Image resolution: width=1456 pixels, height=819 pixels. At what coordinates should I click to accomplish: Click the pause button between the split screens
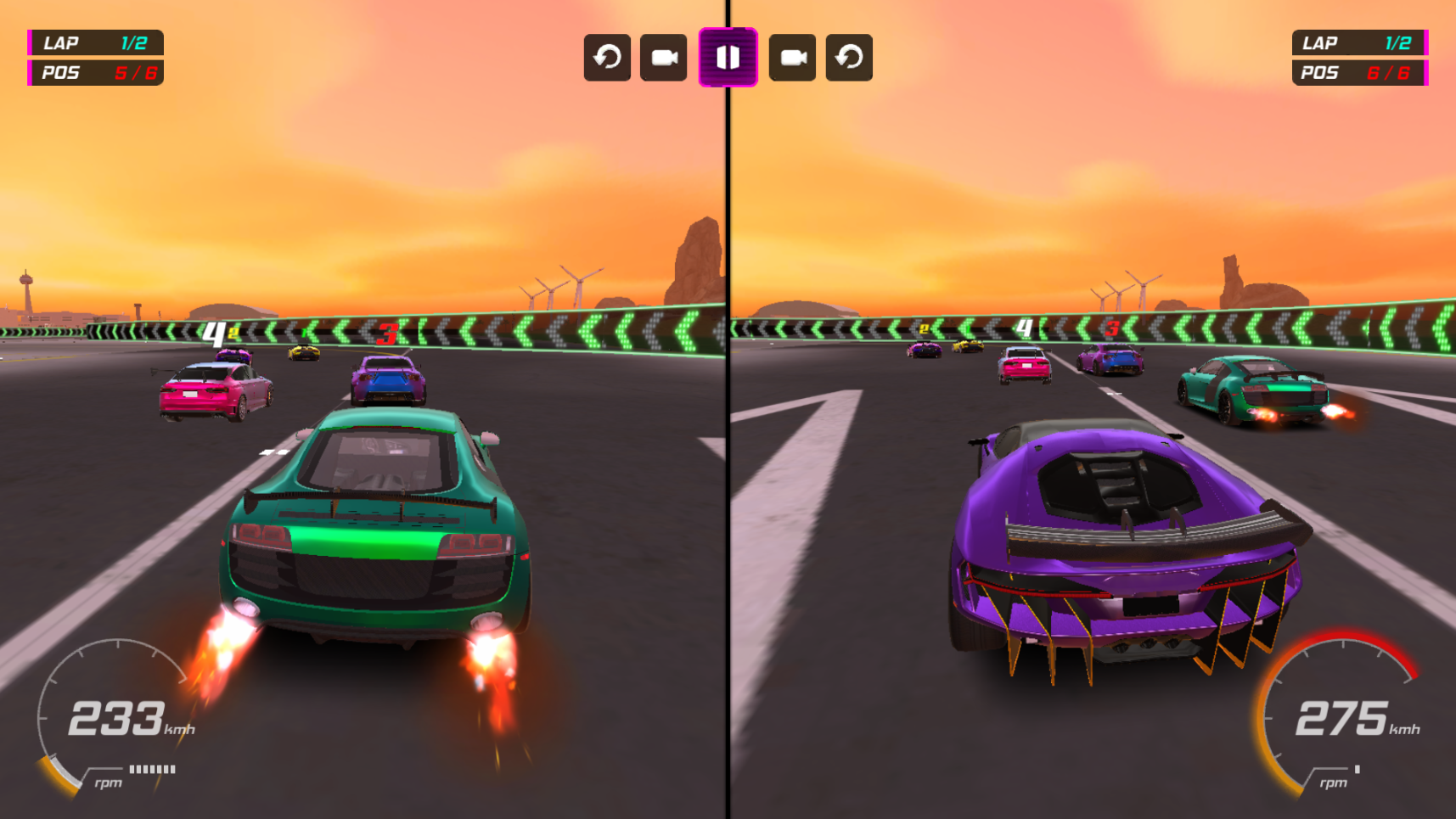pyautogui.click(x=728, y=57)
